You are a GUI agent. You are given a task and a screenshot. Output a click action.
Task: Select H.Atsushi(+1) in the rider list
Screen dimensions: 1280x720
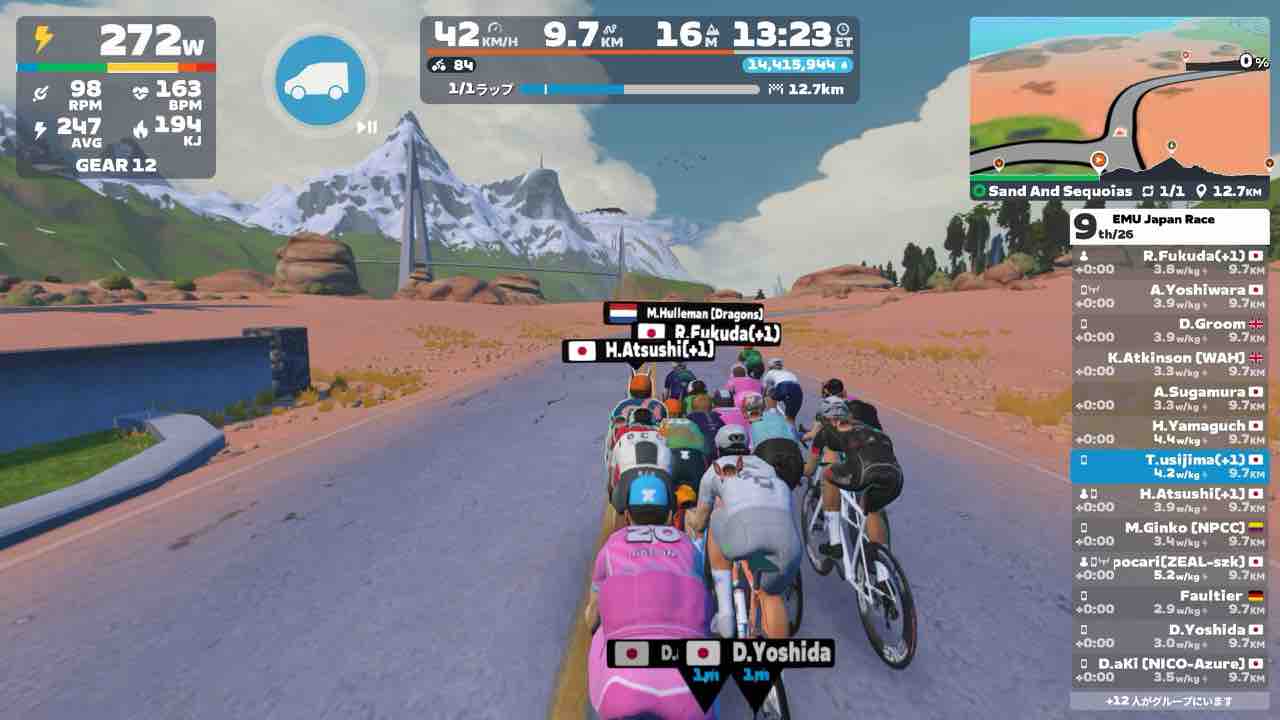click(1169, 500)
